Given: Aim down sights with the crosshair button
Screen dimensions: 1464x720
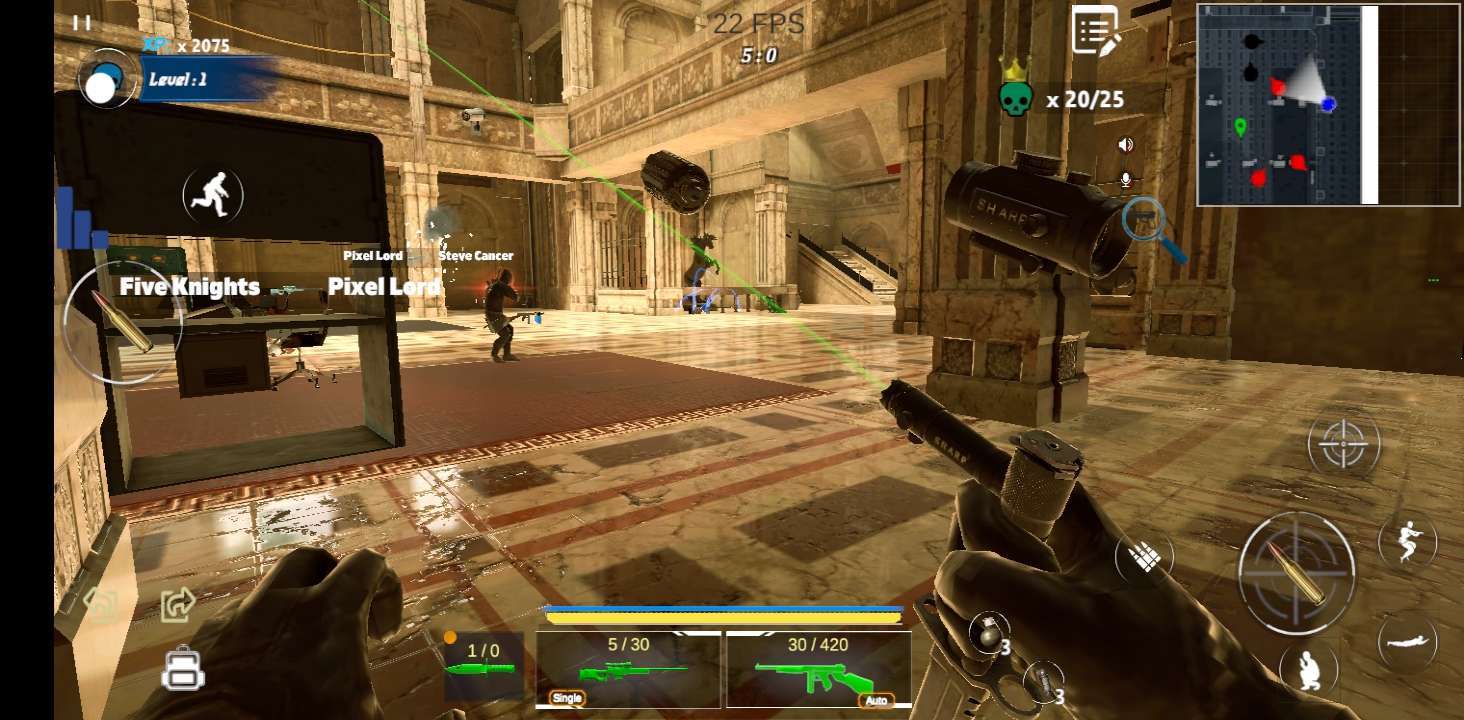Looking at the screenshot, I should click(x=1343, y=444).
